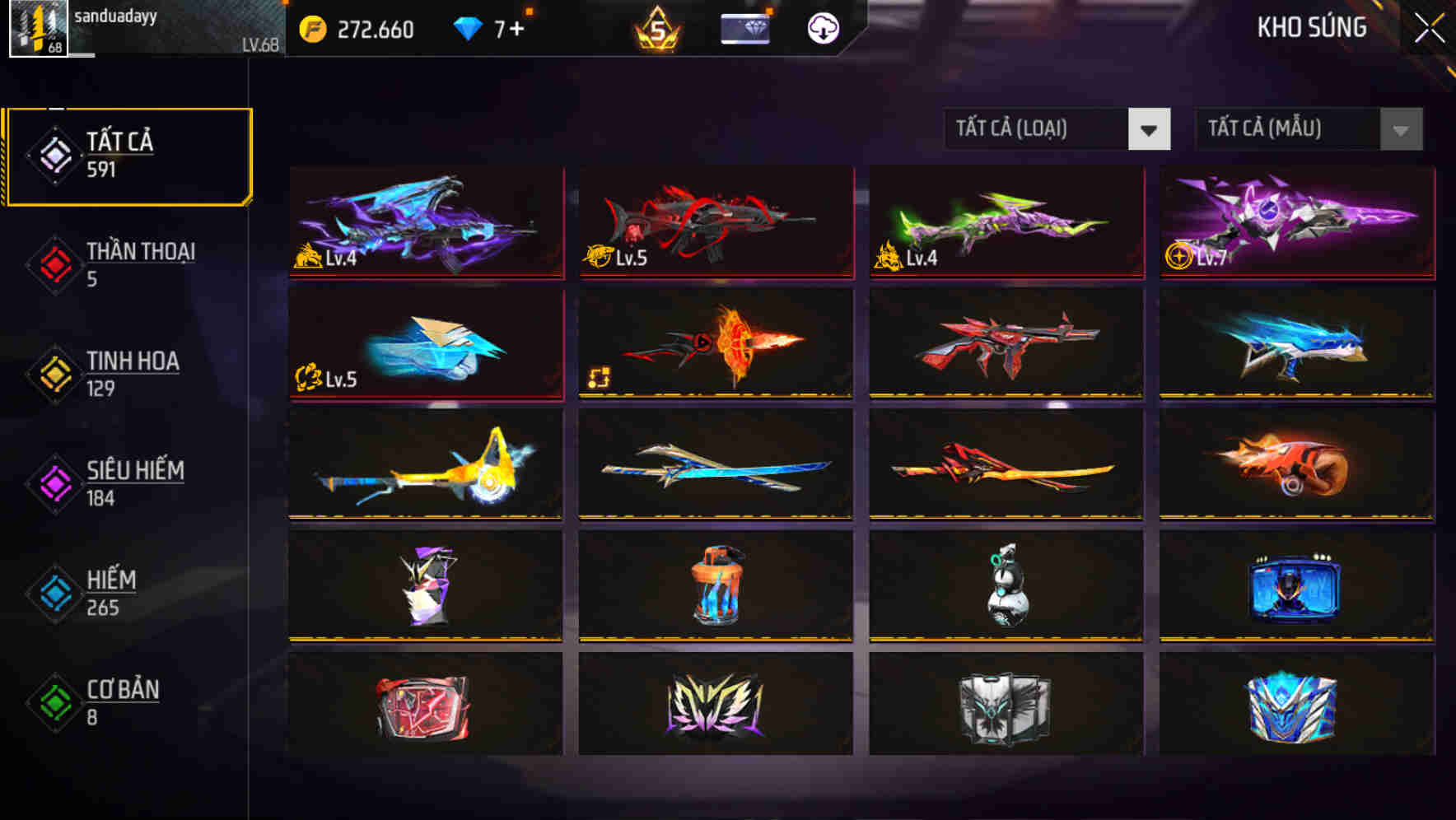Open the TẤT CẢ (MẪU) skin filter dropdown

1304,130
